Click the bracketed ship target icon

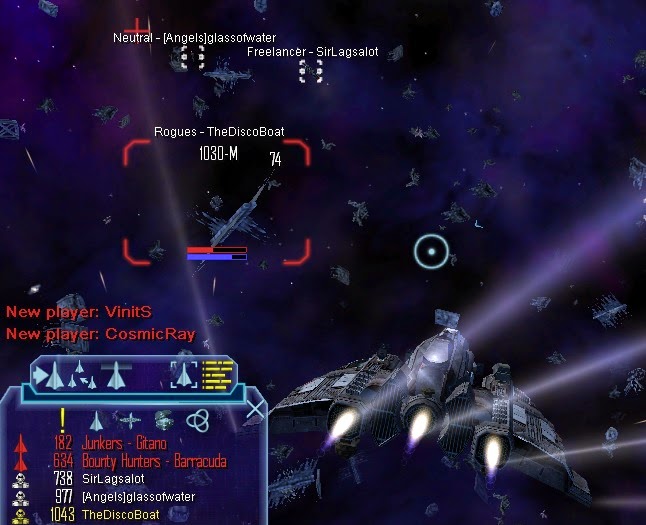[185, 376]
